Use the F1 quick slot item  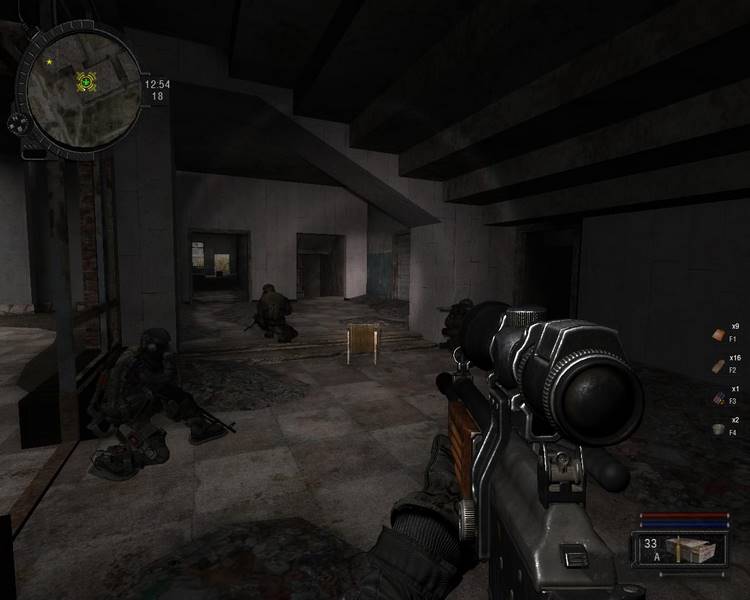719,334
